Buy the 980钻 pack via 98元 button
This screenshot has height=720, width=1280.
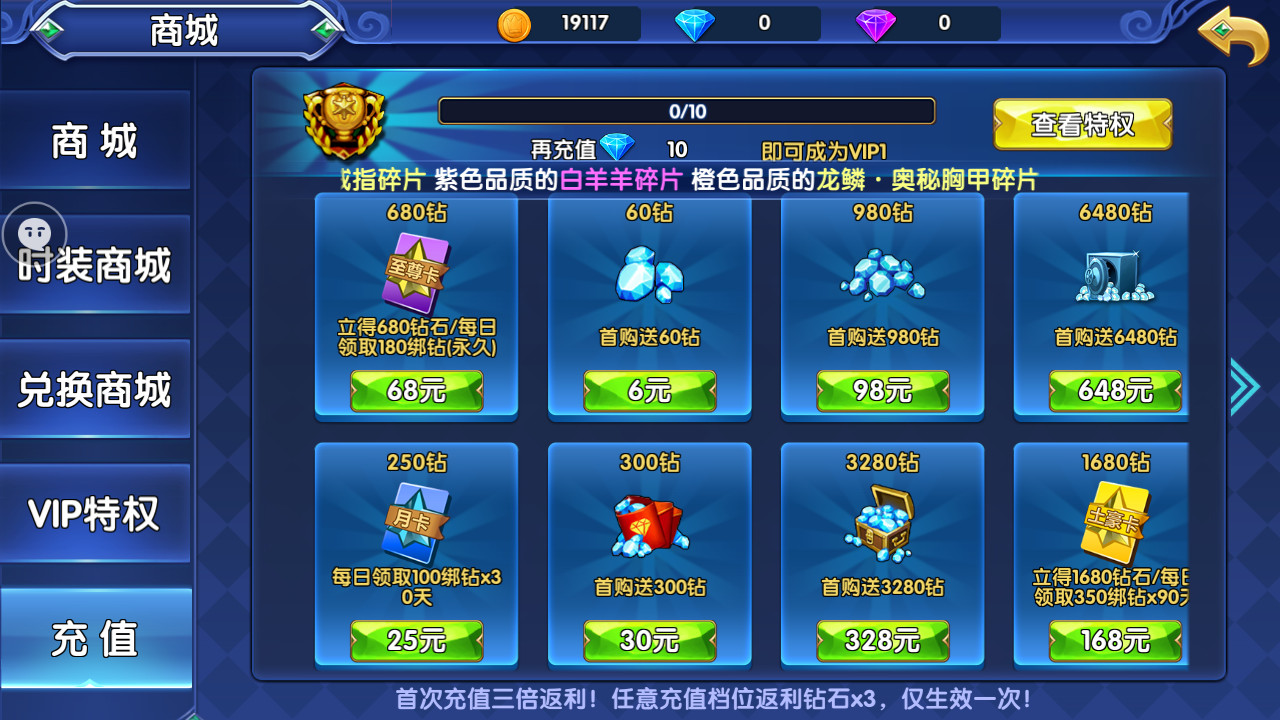click(x=882, y=391)
